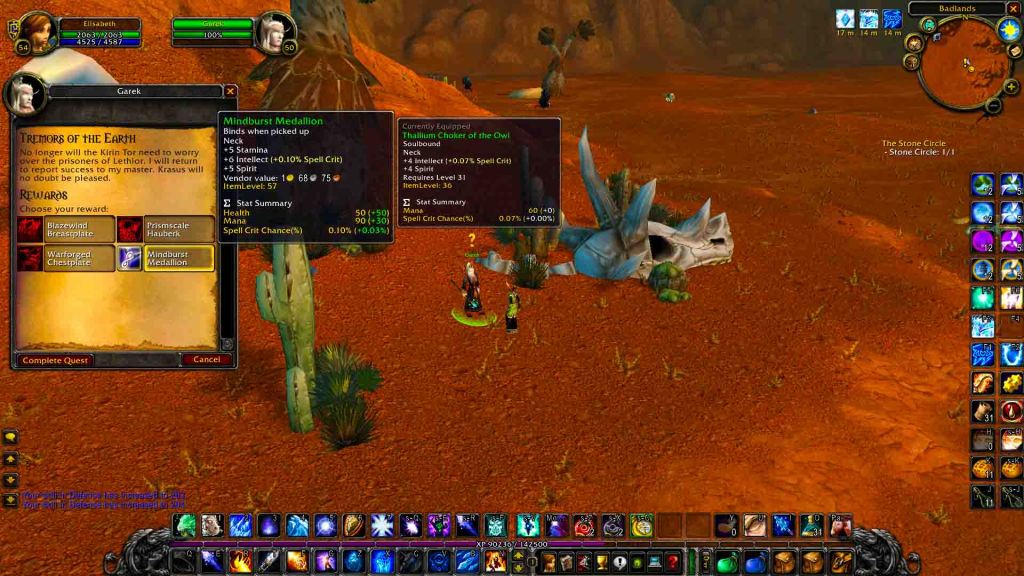Close the minimap with the X button
This screenshot has height=576, width=1024.
pyautogui.click(x=1013, y=9)
